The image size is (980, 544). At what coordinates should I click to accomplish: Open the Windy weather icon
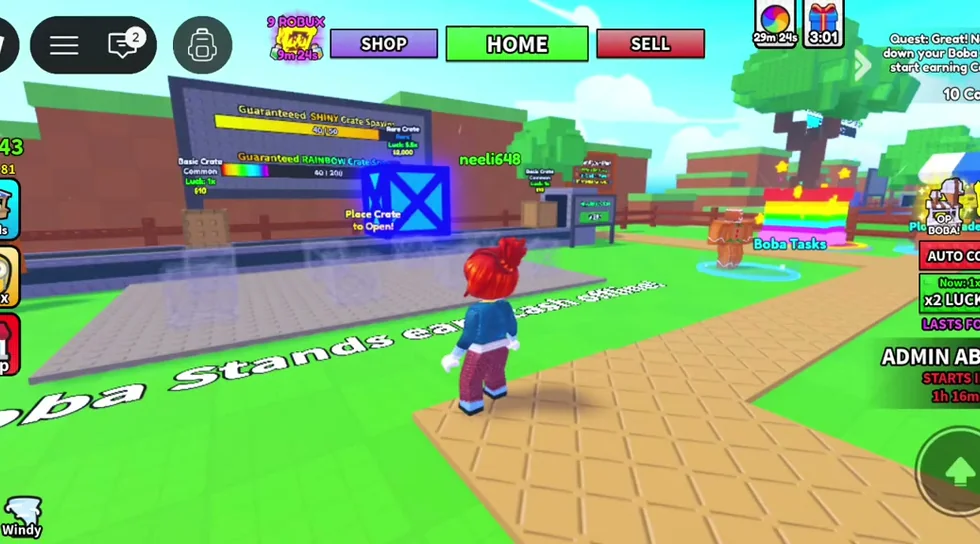coord(22,516)
